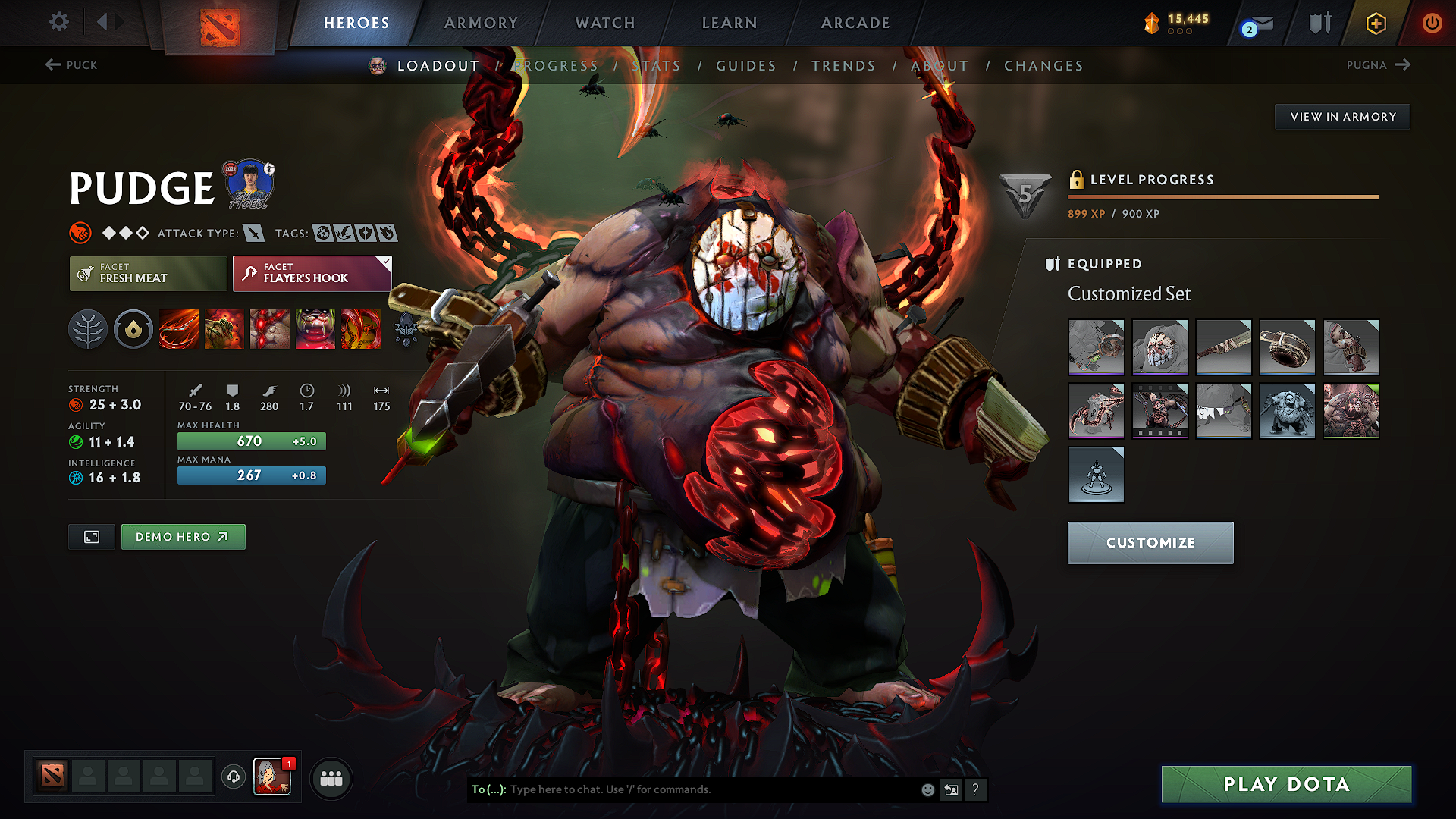Click the chat help question mark icon
1456x819 pixels.
[976, 789]
